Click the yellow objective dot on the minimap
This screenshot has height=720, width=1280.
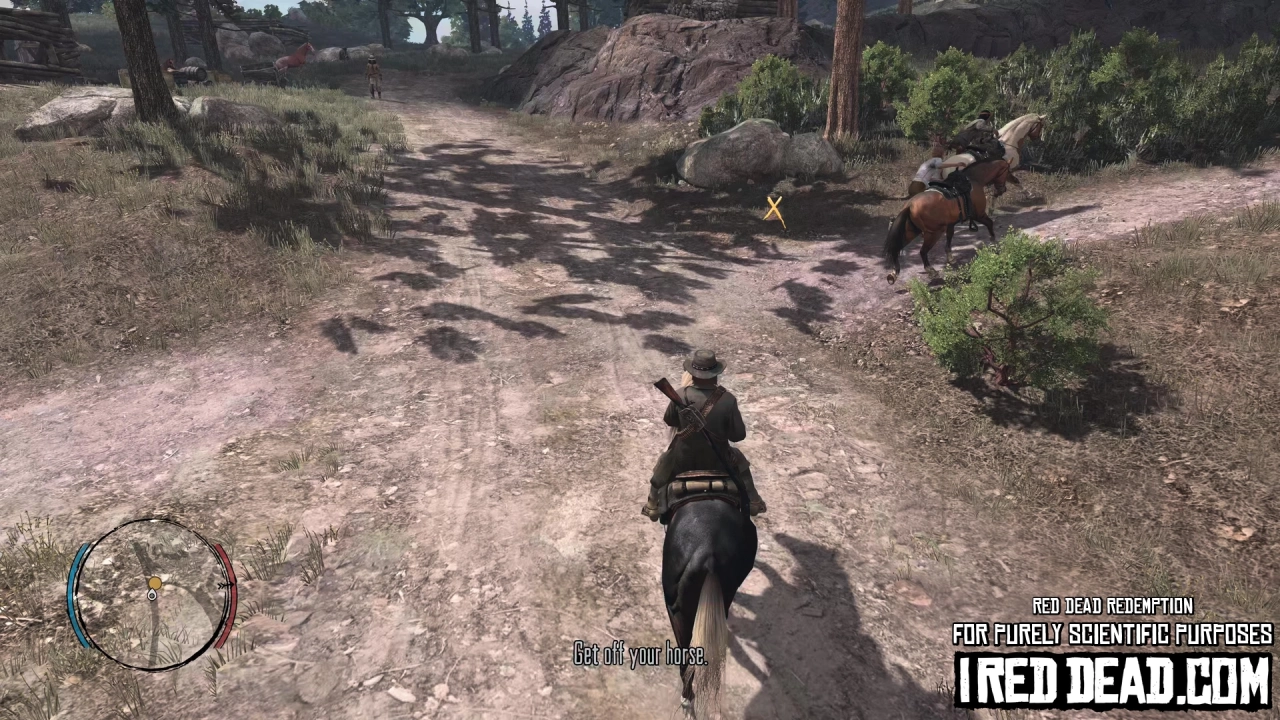[x=155, y=582]
